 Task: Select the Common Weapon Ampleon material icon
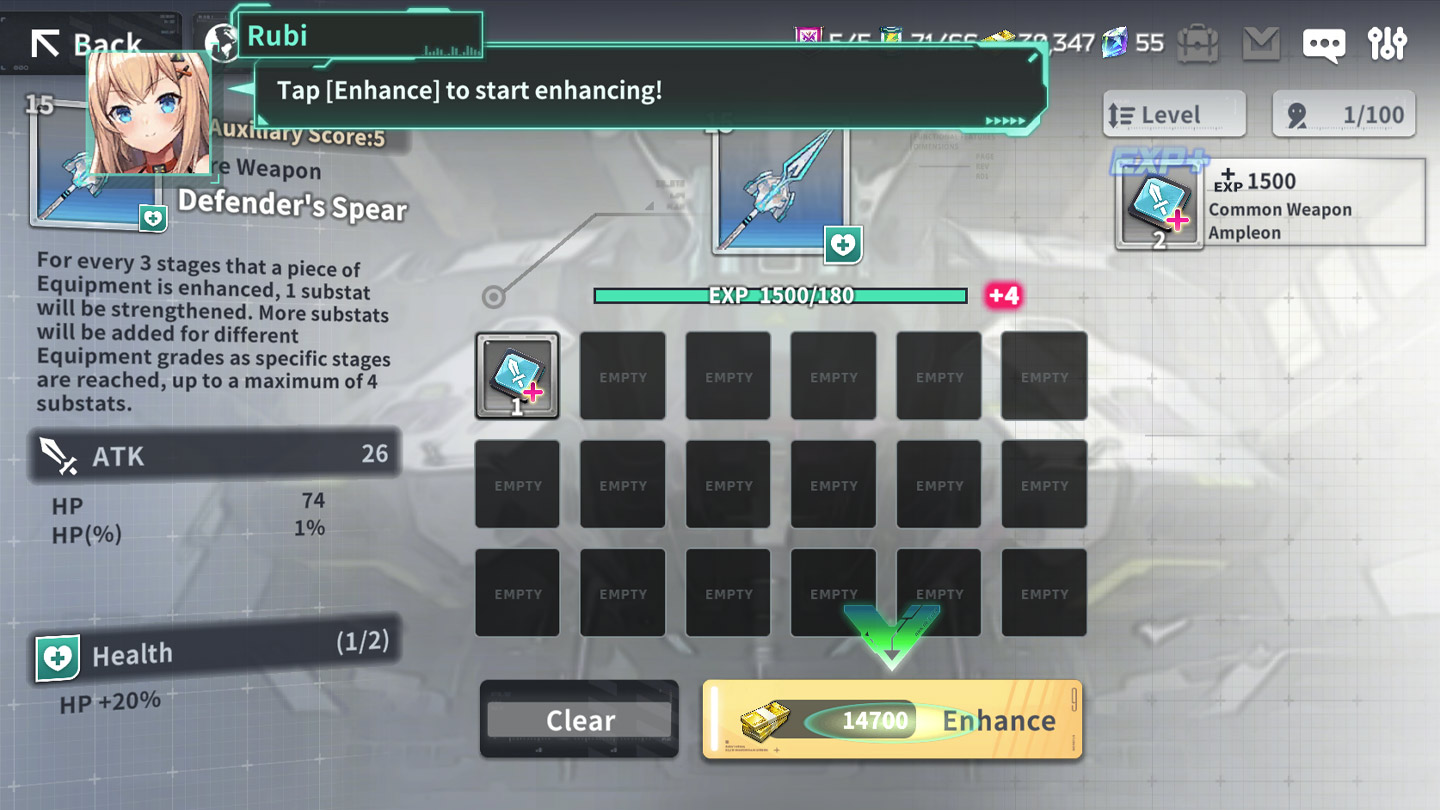pos(1160,202)
